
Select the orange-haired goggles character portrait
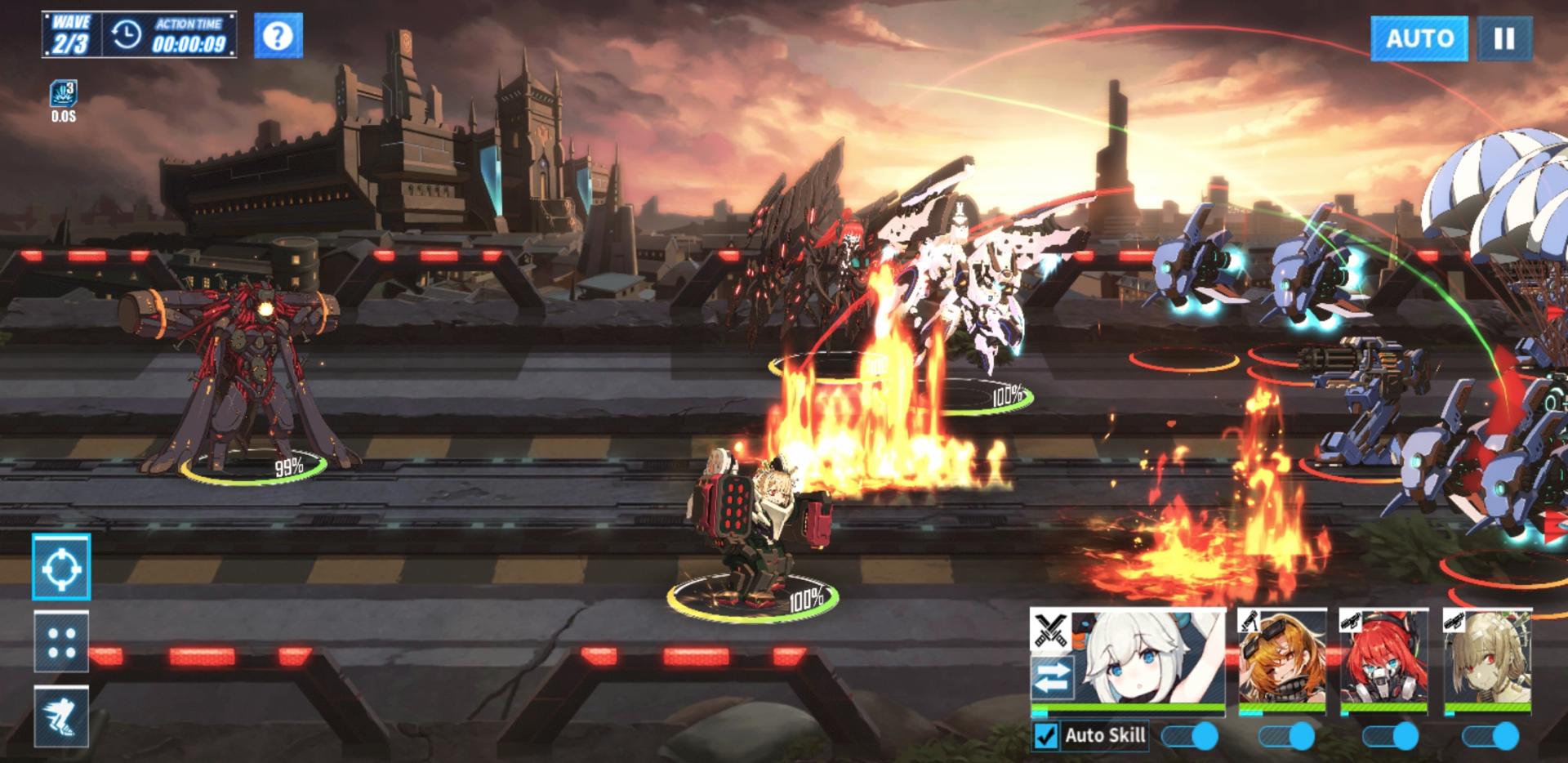click(x=1281, y=658)
